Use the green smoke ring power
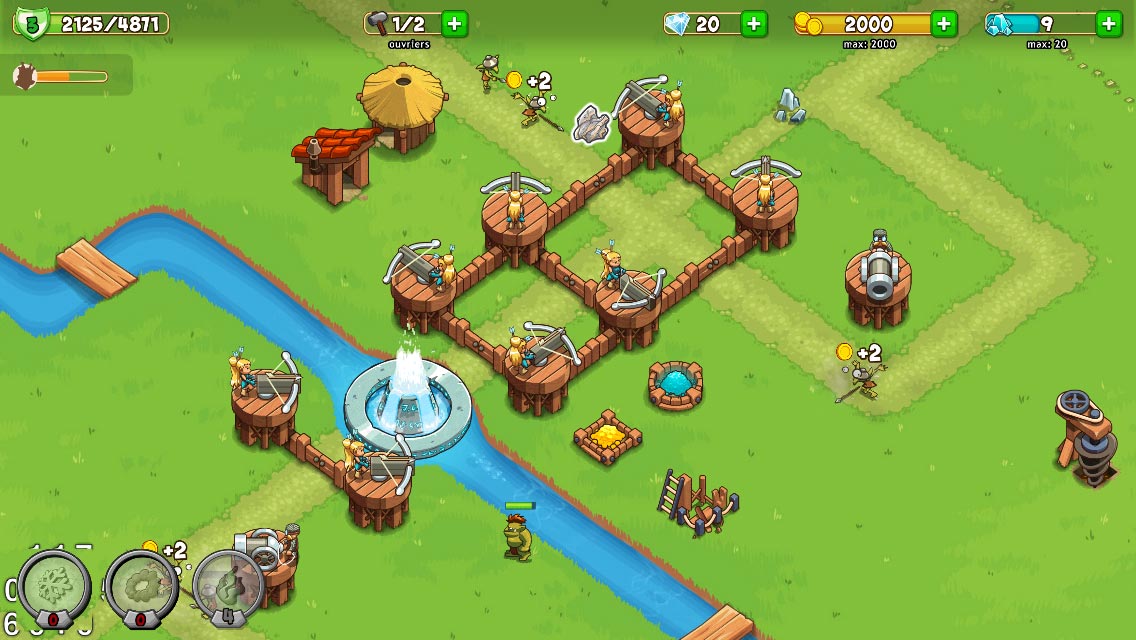Viewport: 1136px width, 640px height. (141, 584)
